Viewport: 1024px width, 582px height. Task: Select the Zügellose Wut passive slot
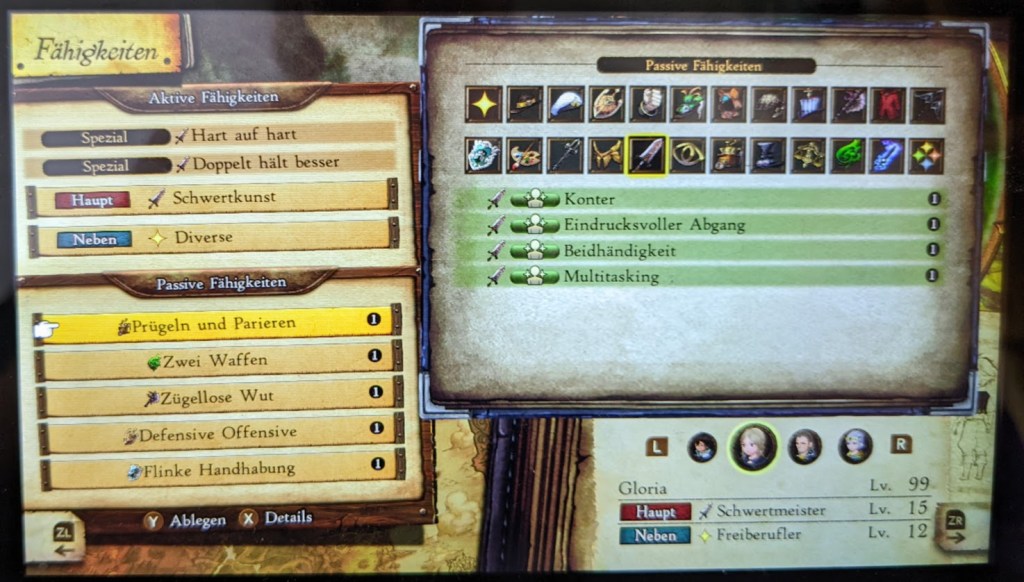(x=216, y=396)
